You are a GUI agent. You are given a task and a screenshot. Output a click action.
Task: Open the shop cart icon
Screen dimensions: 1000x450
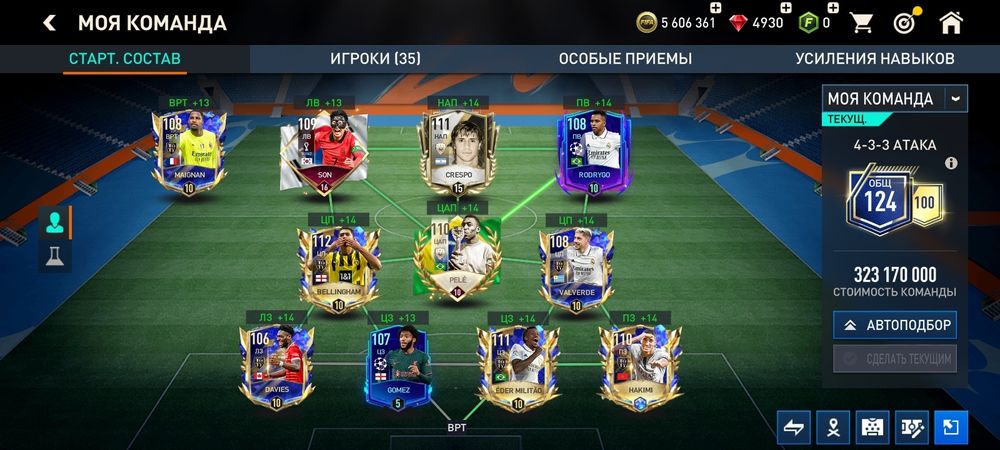[860, 22]
